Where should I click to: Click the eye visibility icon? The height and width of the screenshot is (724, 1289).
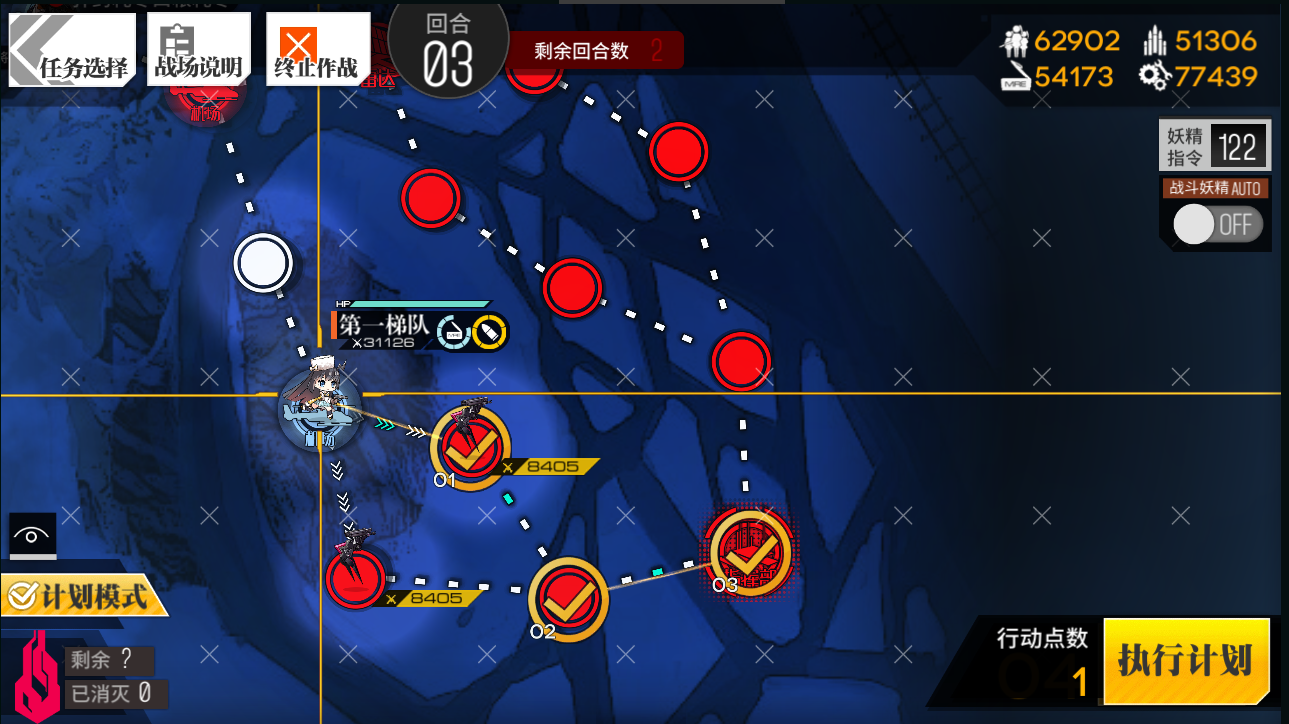pos(32,536)
